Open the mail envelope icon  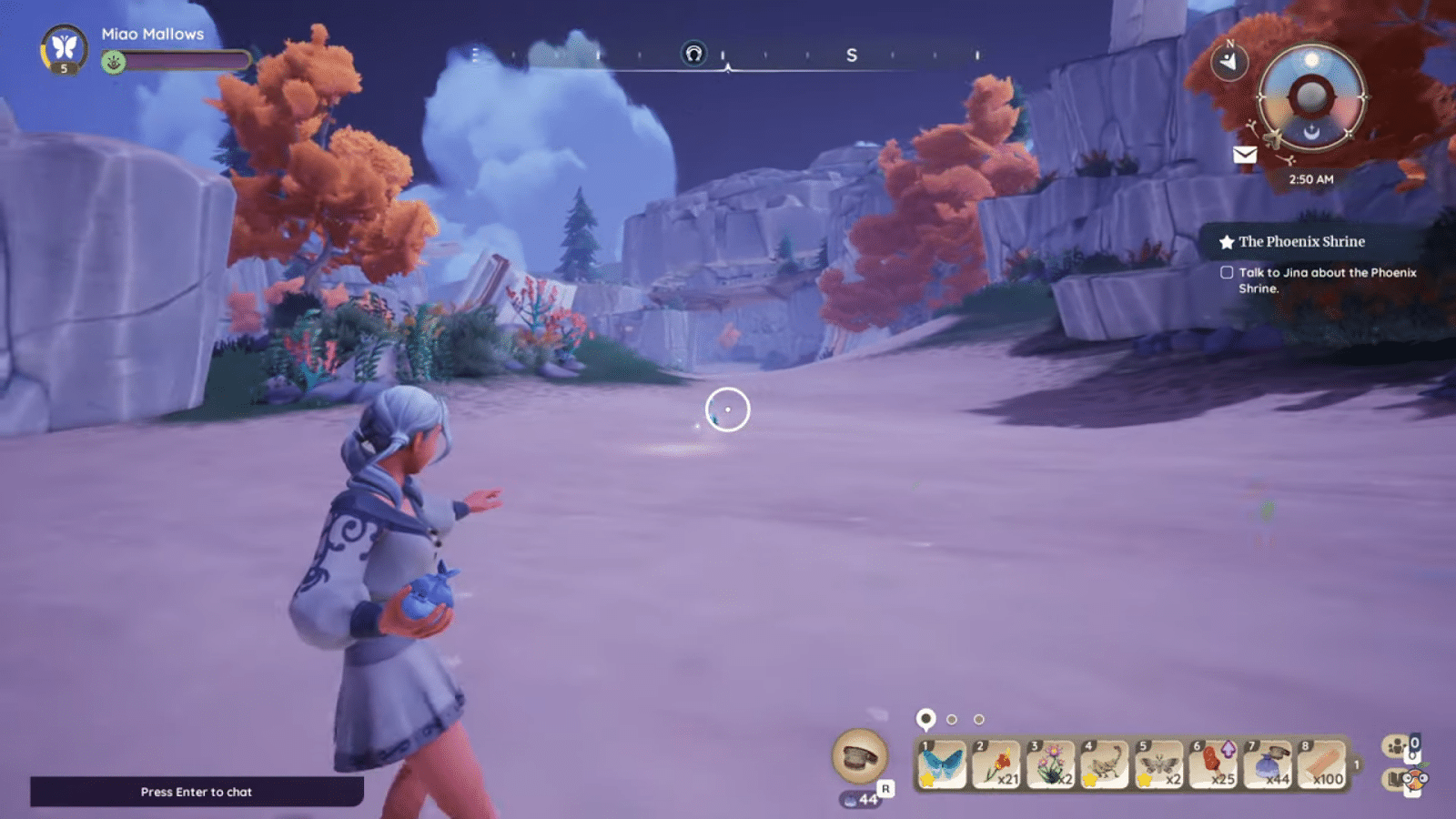[1245, 155]
